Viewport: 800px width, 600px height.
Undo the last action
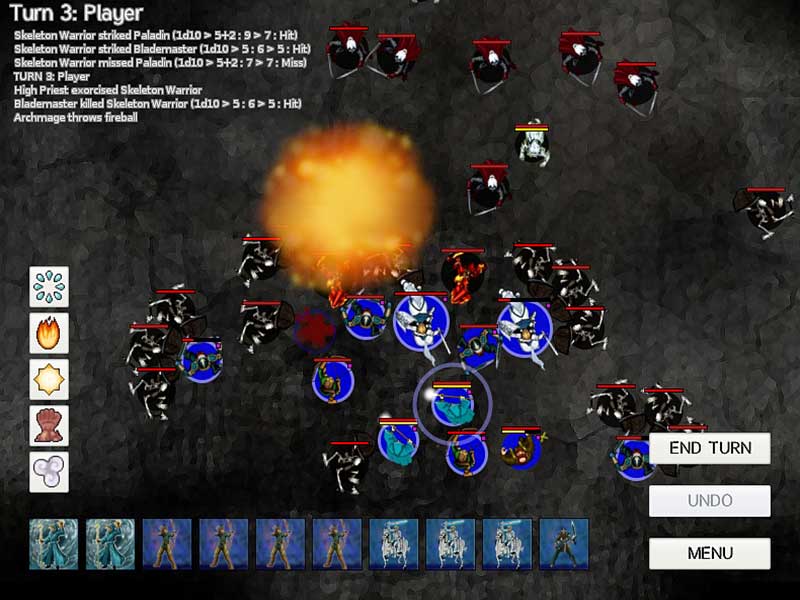point(709,501)
